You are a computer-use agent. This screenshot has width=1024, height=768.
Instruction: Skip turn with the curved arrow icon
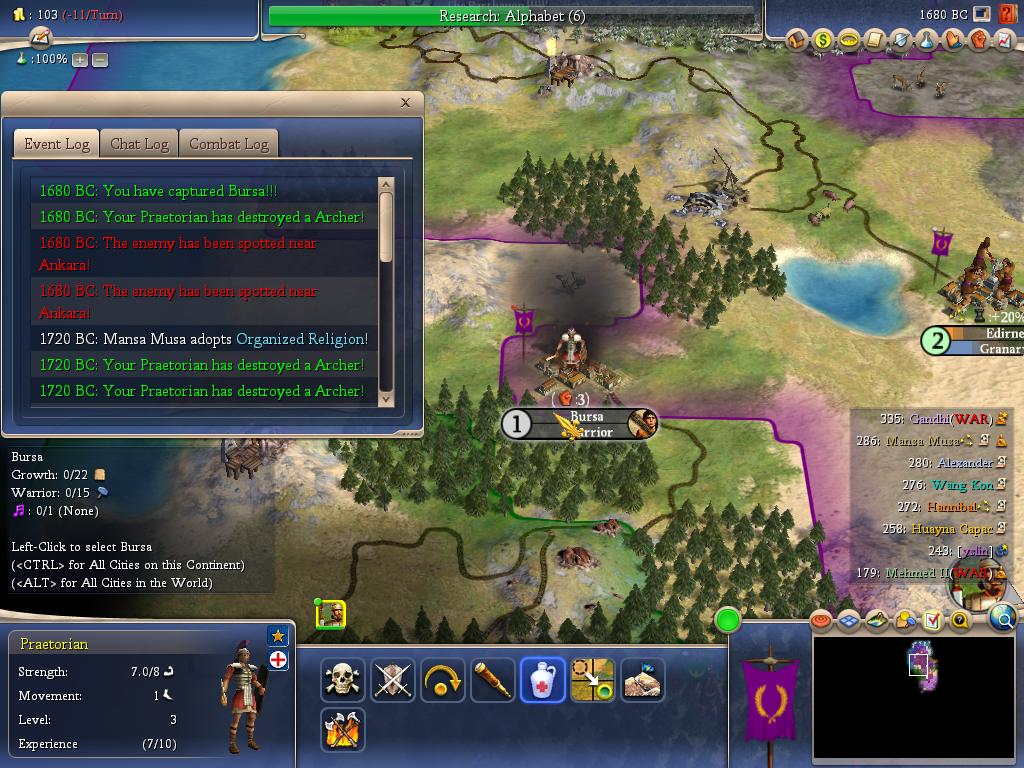(x=443, y=681)
